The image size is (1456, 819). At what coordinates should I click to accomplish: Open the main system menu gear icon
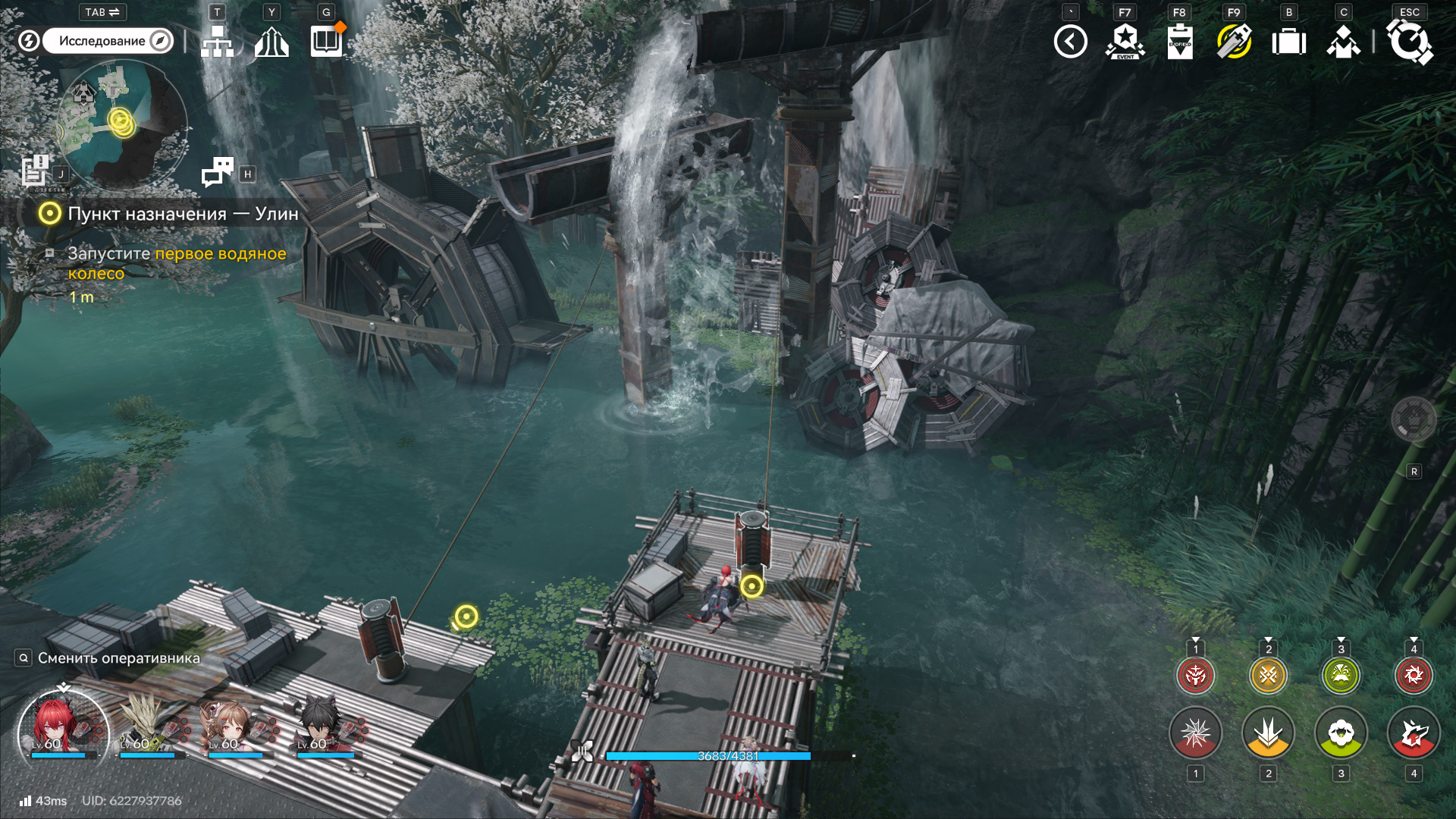pyautogui.click(x=1409, y=42)
